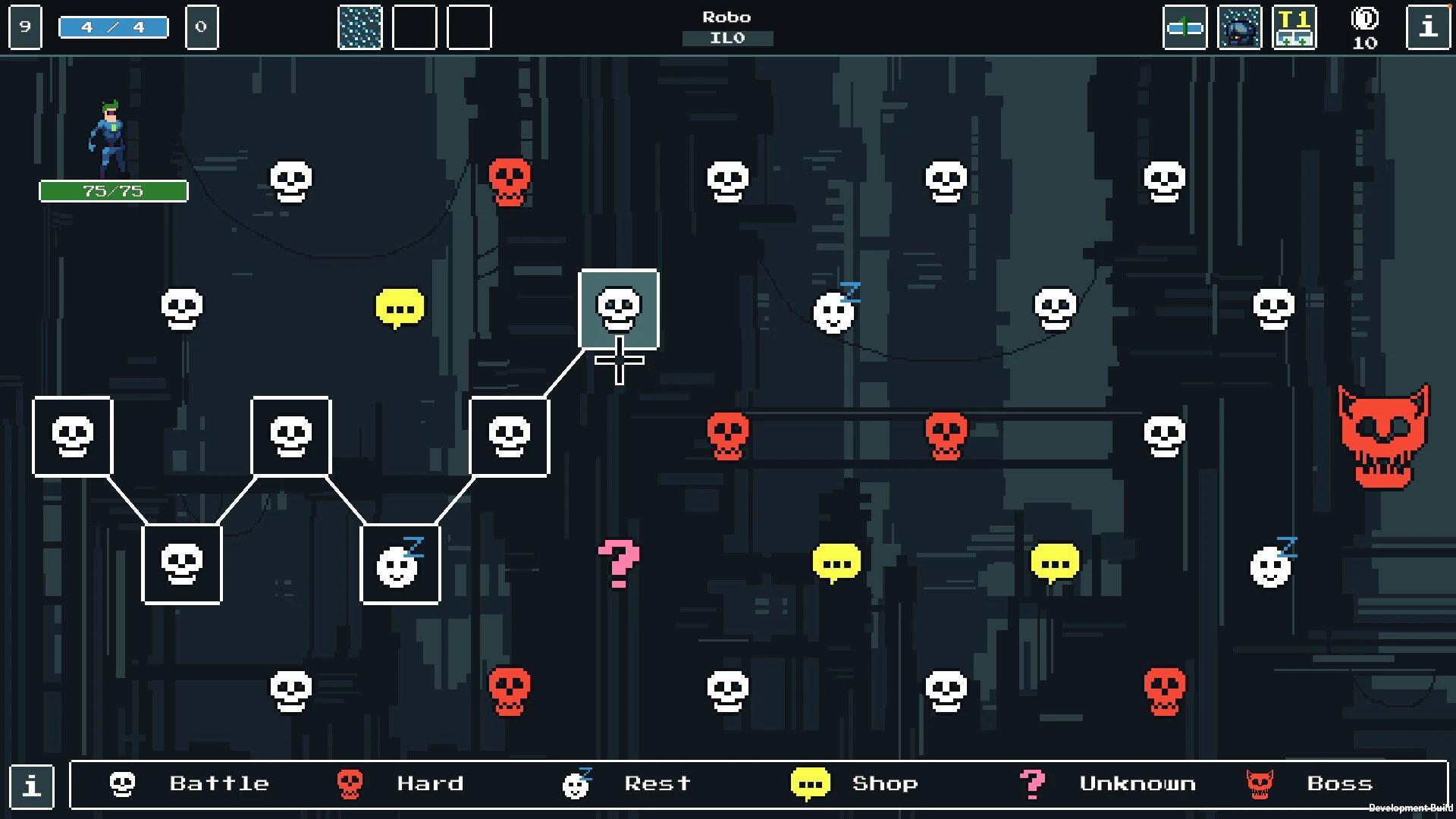The image size is (1456, 819).
Task: Open the info panel via the i button top right
Action: tap(1429, 28)
